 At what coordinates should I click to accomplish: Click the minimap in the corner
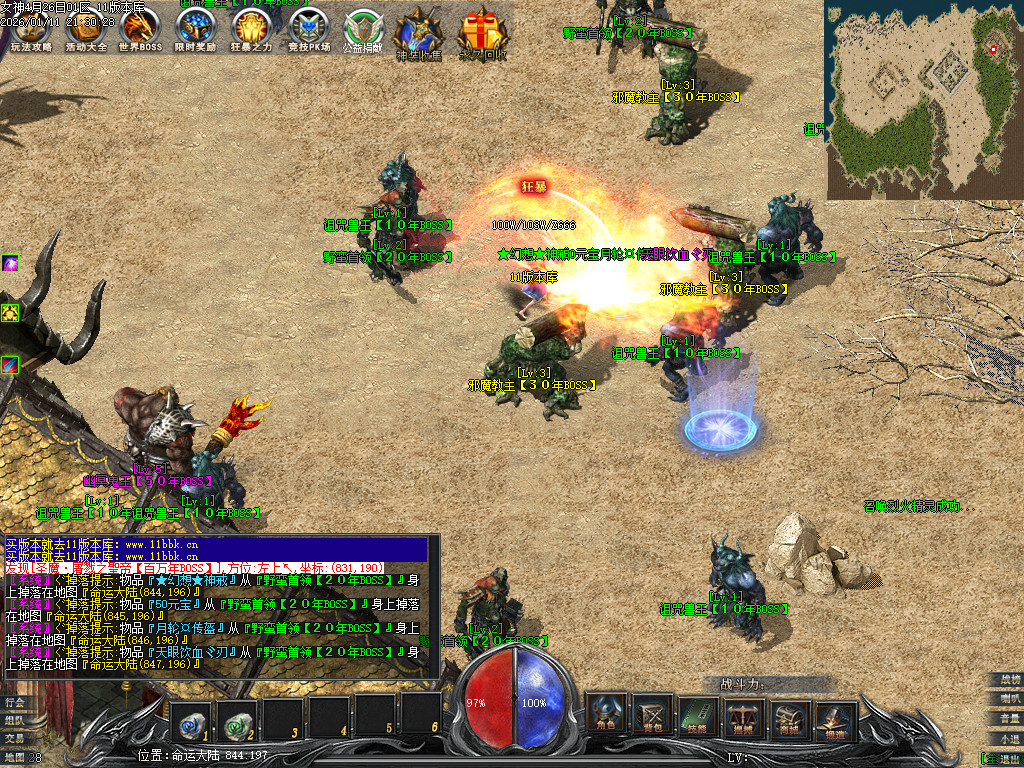pyautogui.click(x=924, y=98)
